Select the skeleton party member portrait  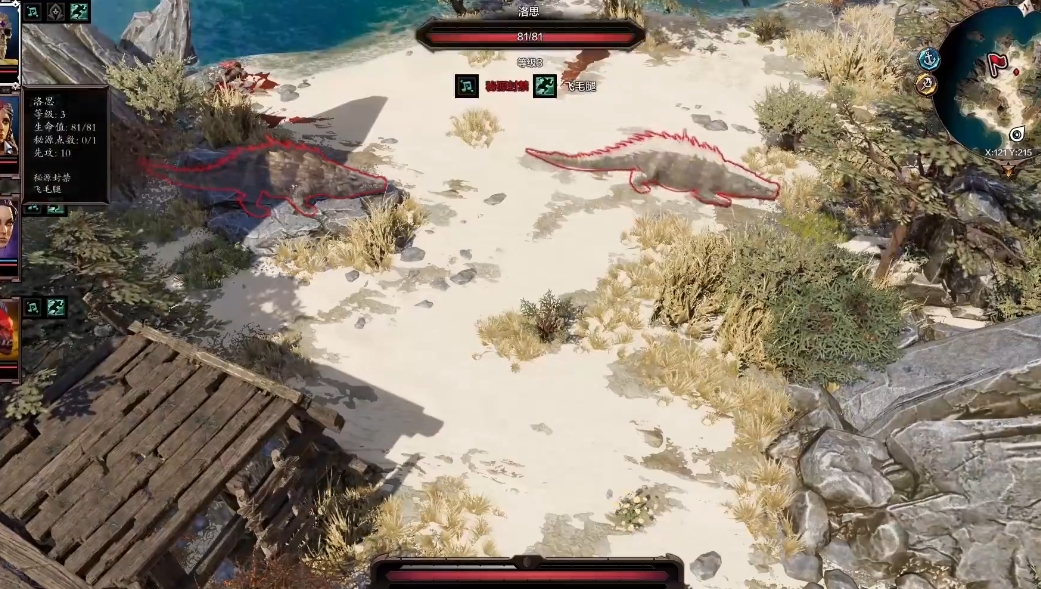[x=8, y=38]
